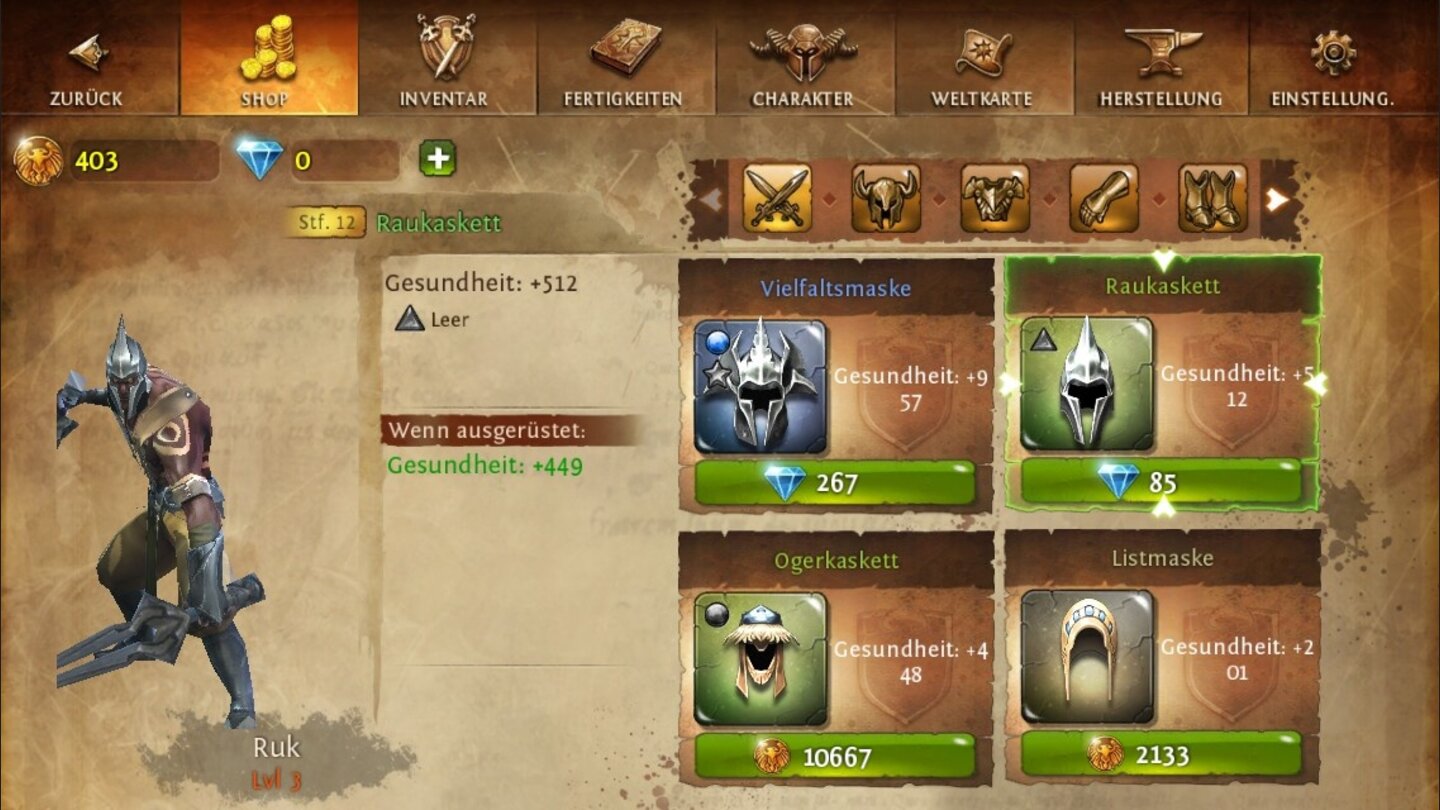Open the Weltkarte tab
The height and width of the screenshot is (810, 1440).
983,60
